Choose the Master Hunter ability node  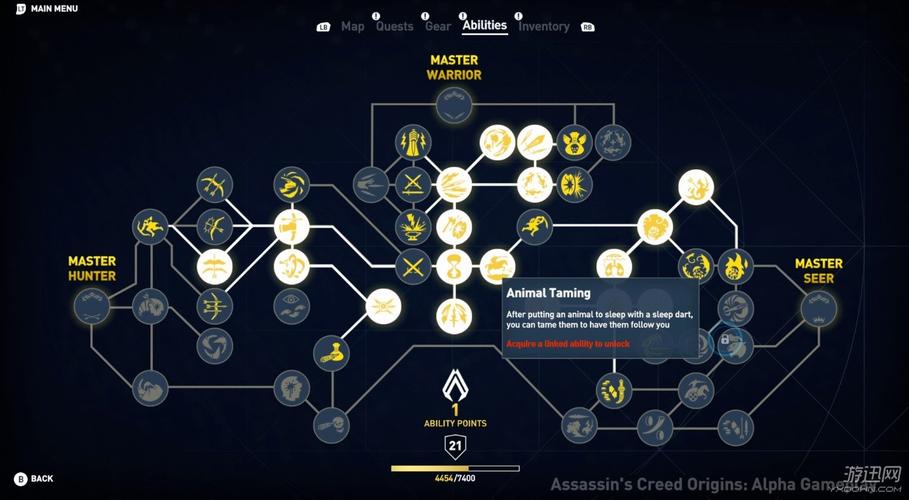point(92,305)
